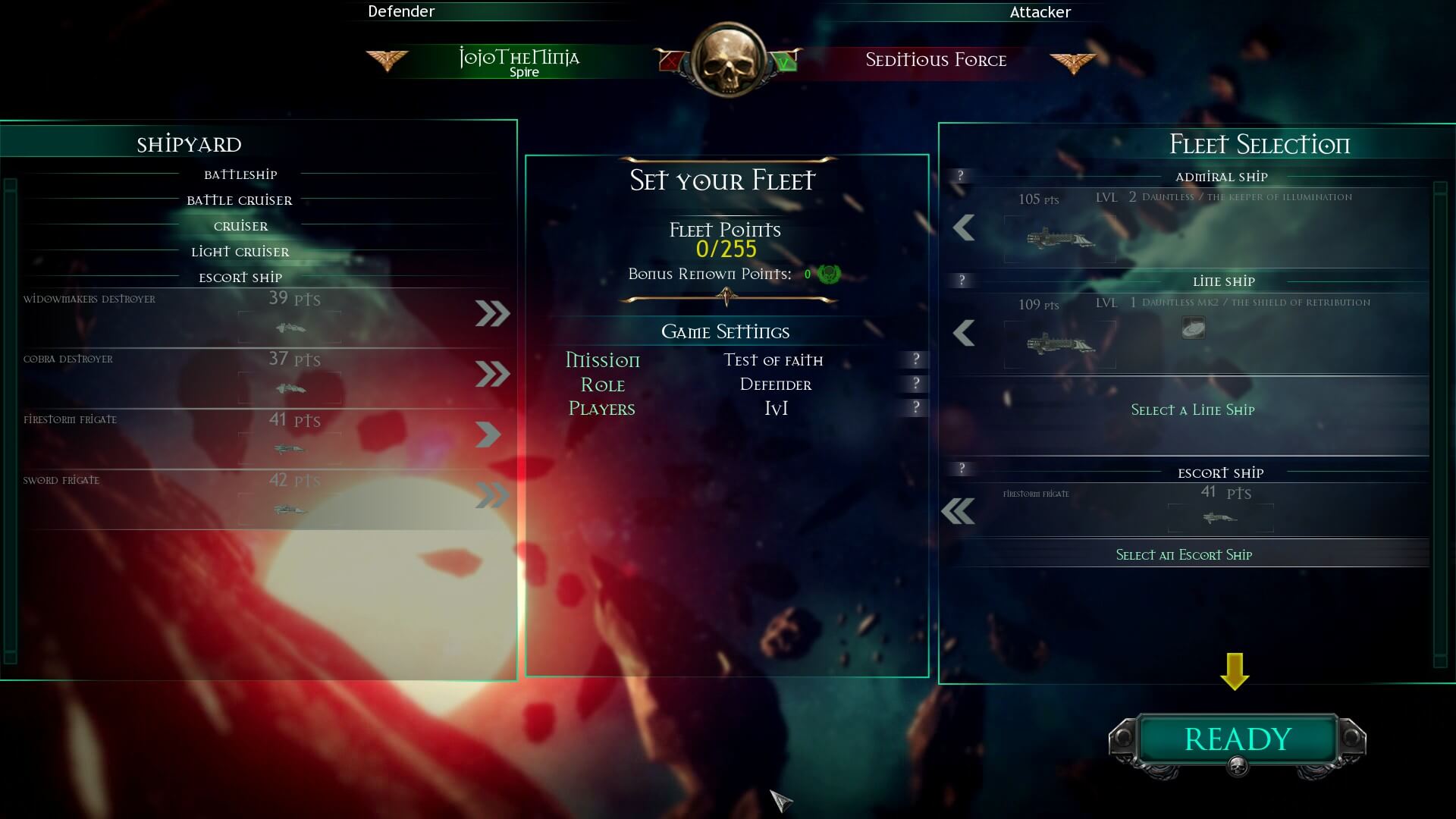
Task: Click Select an Escort Ship
Action: 1185,554
